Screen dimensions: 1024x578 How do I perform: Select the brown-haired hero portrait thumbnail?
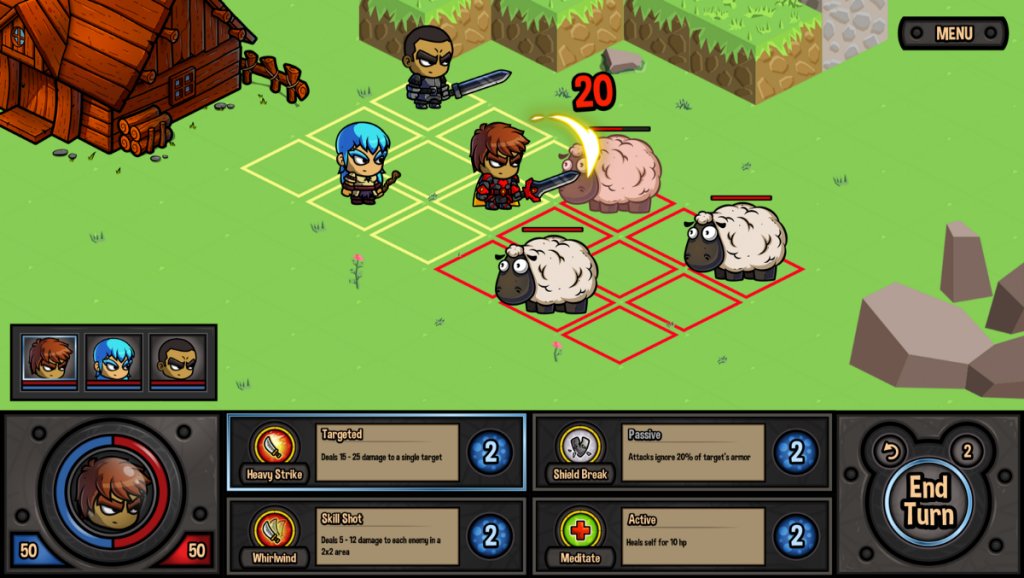tap(49, 359)
